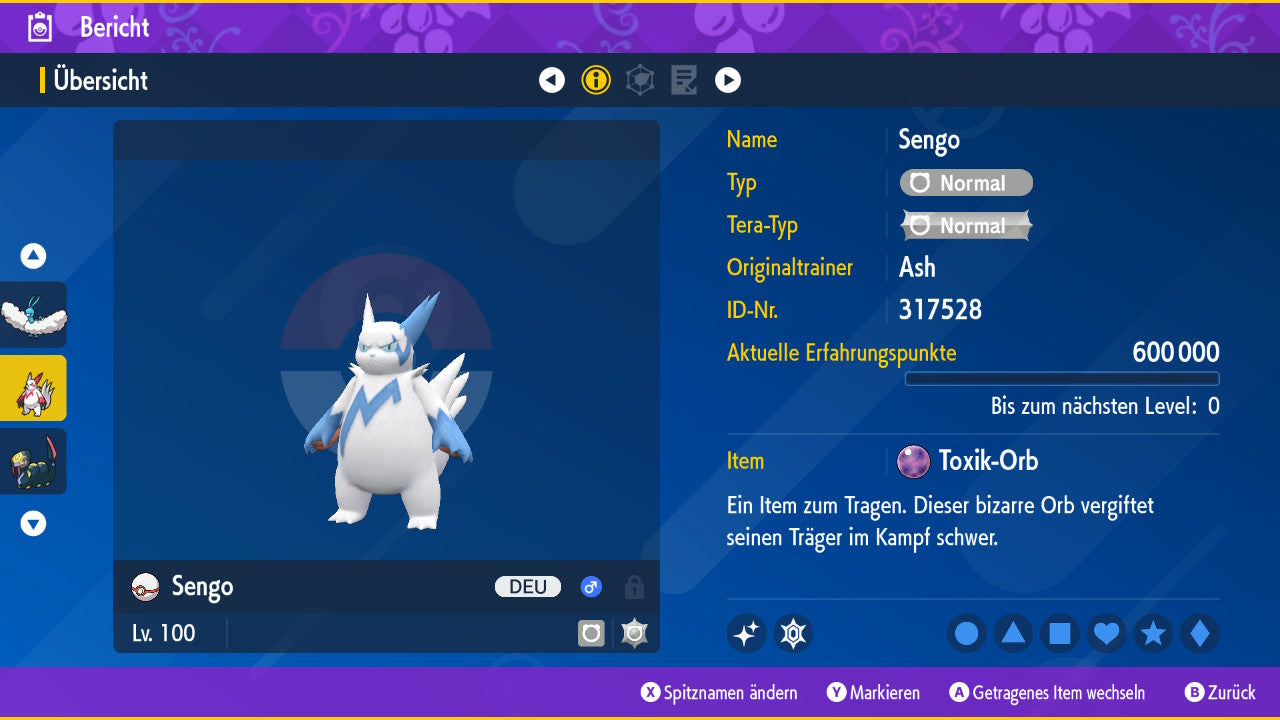The width and height of the screenshot is (1280, 720).
Task: Toggle the star marking
Action: coord(1153,633)
